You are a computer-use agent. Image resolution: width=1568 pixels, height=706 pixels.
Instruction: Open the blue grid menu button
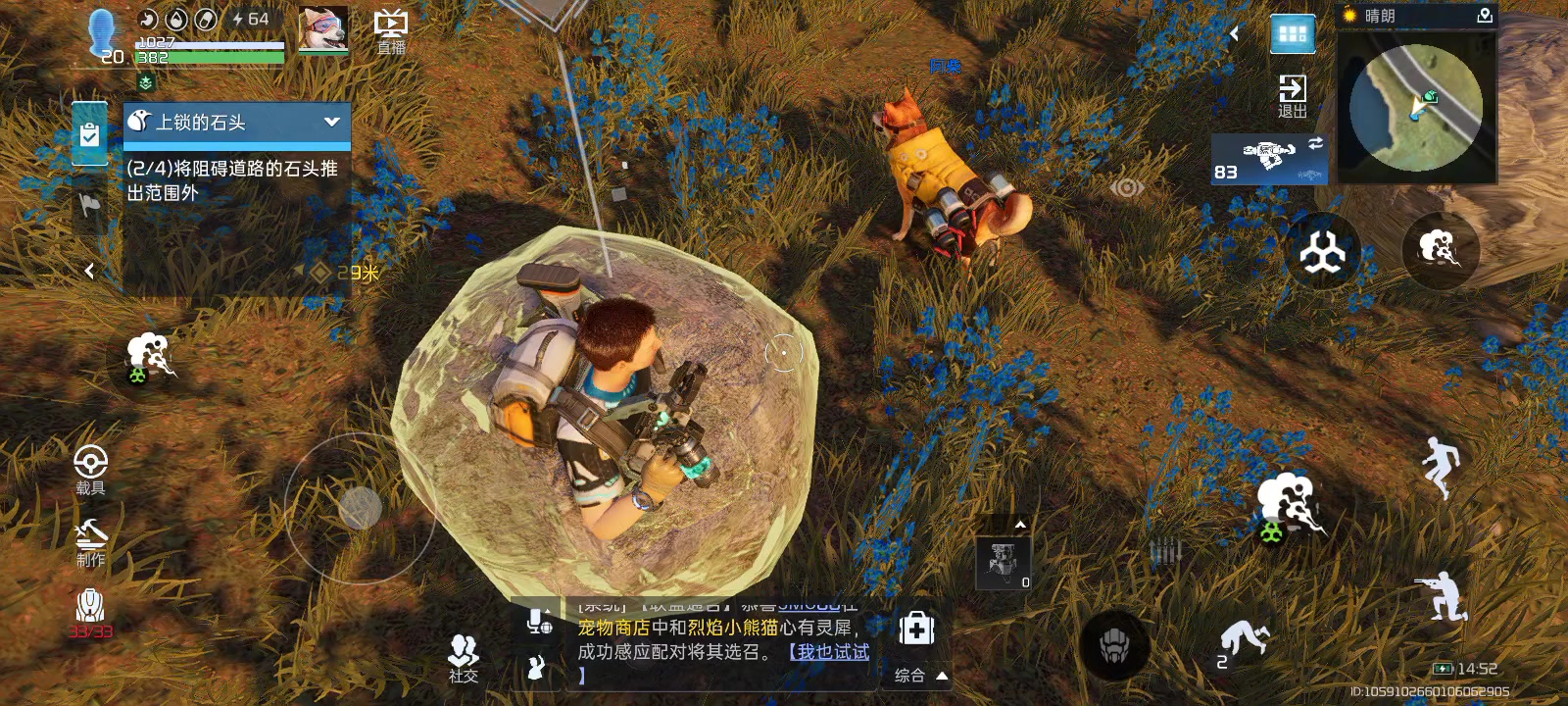(x=1292, y=34)
